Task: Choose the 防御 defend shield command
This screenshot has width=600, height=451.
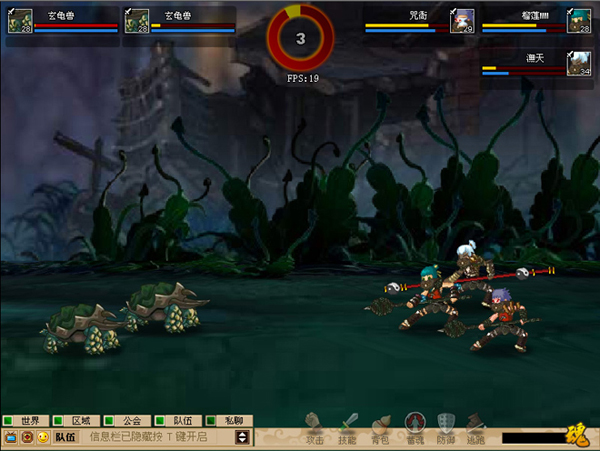Action: pos(446,427)
